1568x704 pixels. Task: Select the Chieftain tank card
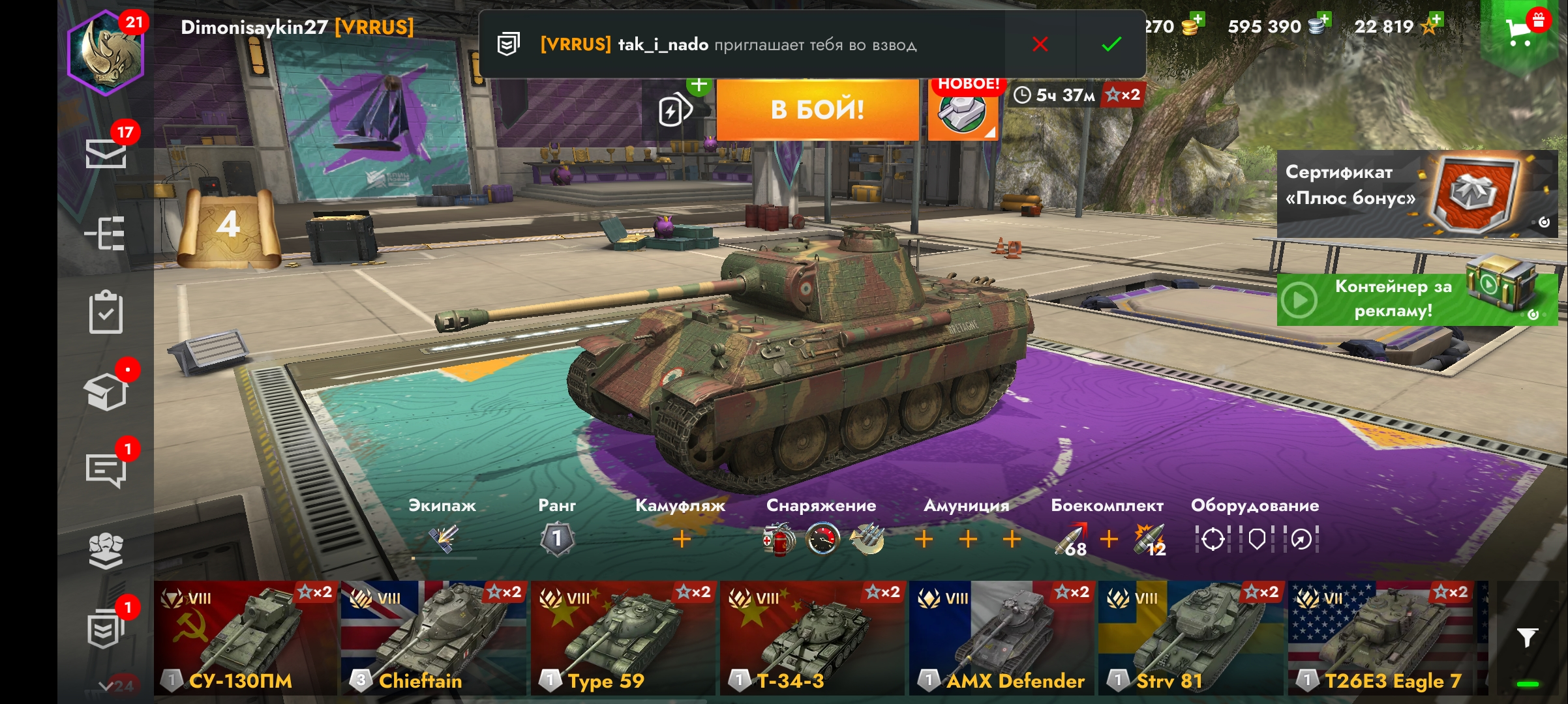[434, 638]
